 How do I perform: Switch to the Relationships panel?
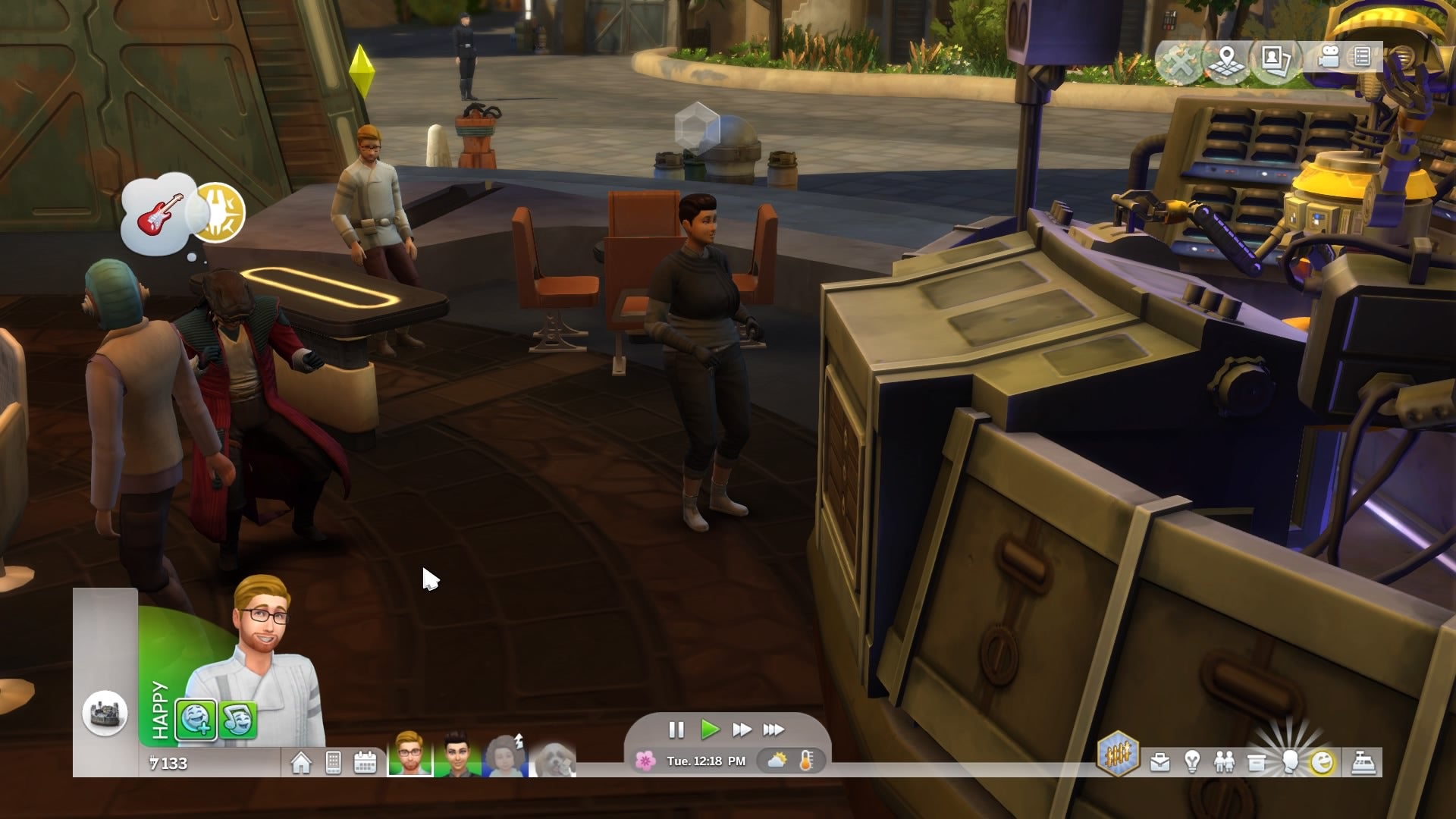pyautogui.click(x=1225, y=761)
